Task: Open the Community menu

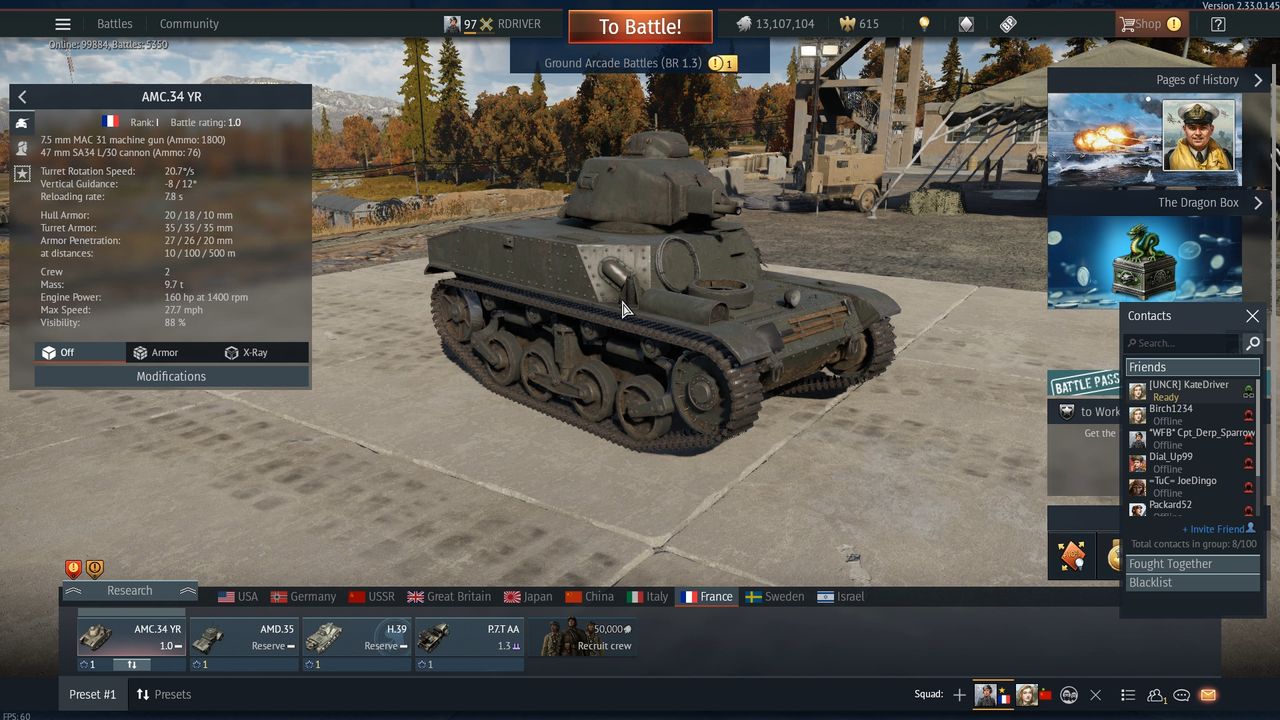Action: 189,24
